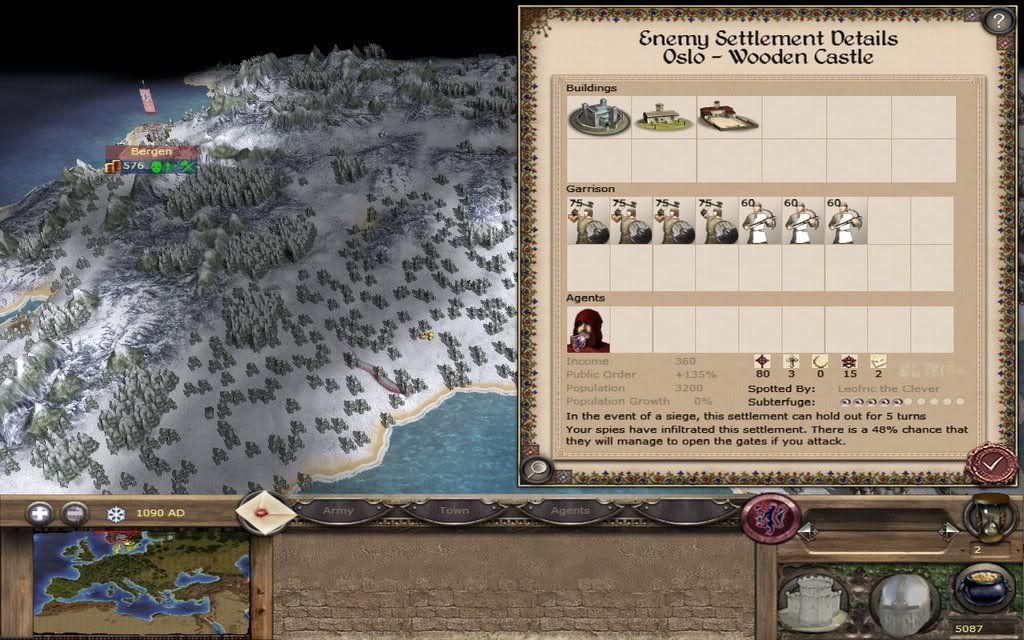Open the sealed letter messages icon
The image size is (1024, 640).
click(264, 512)
